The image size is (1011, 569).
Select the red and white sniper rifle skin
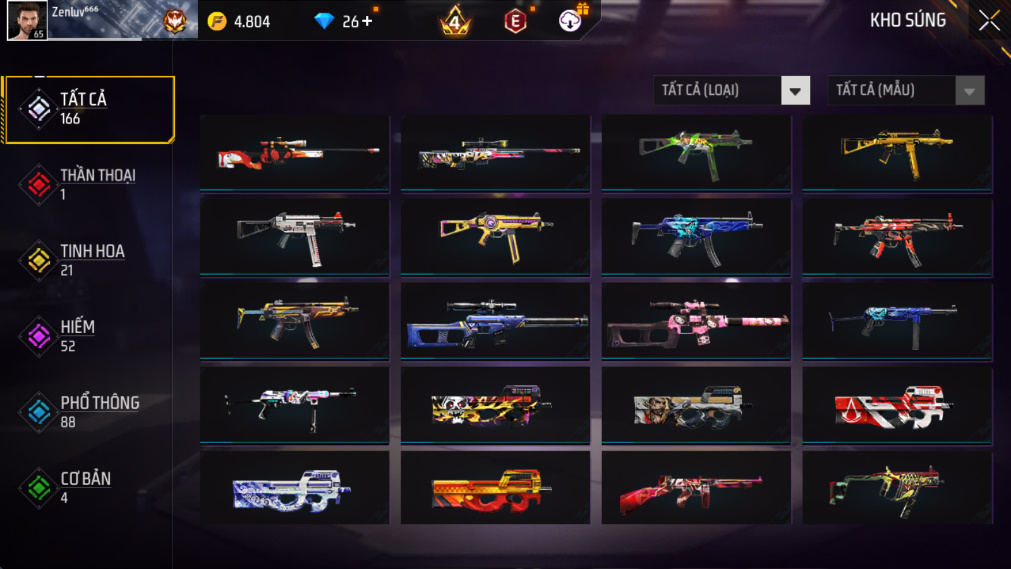pyautogui.click(x=295, y=153)
